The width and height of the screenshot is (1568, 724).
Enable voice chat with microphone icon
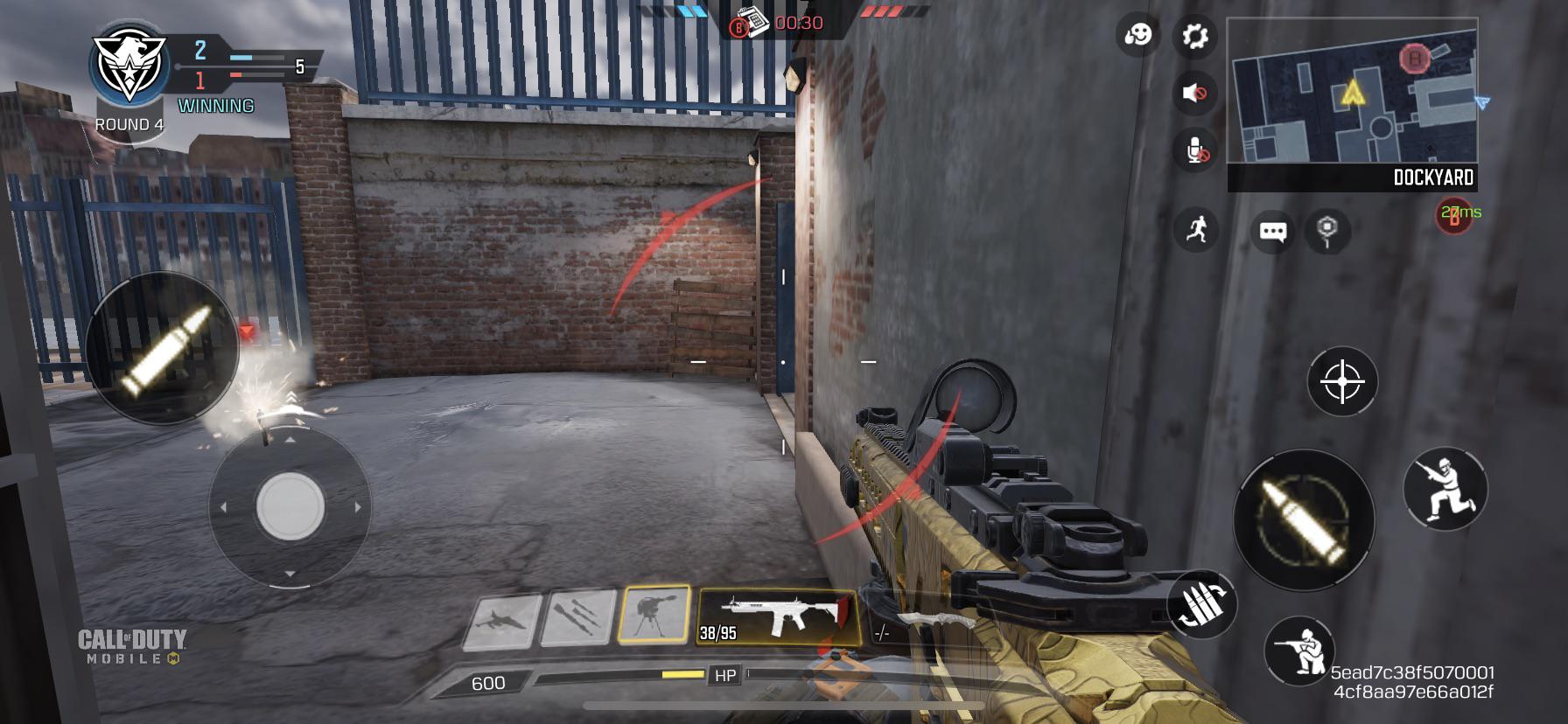click(1197, 151)
